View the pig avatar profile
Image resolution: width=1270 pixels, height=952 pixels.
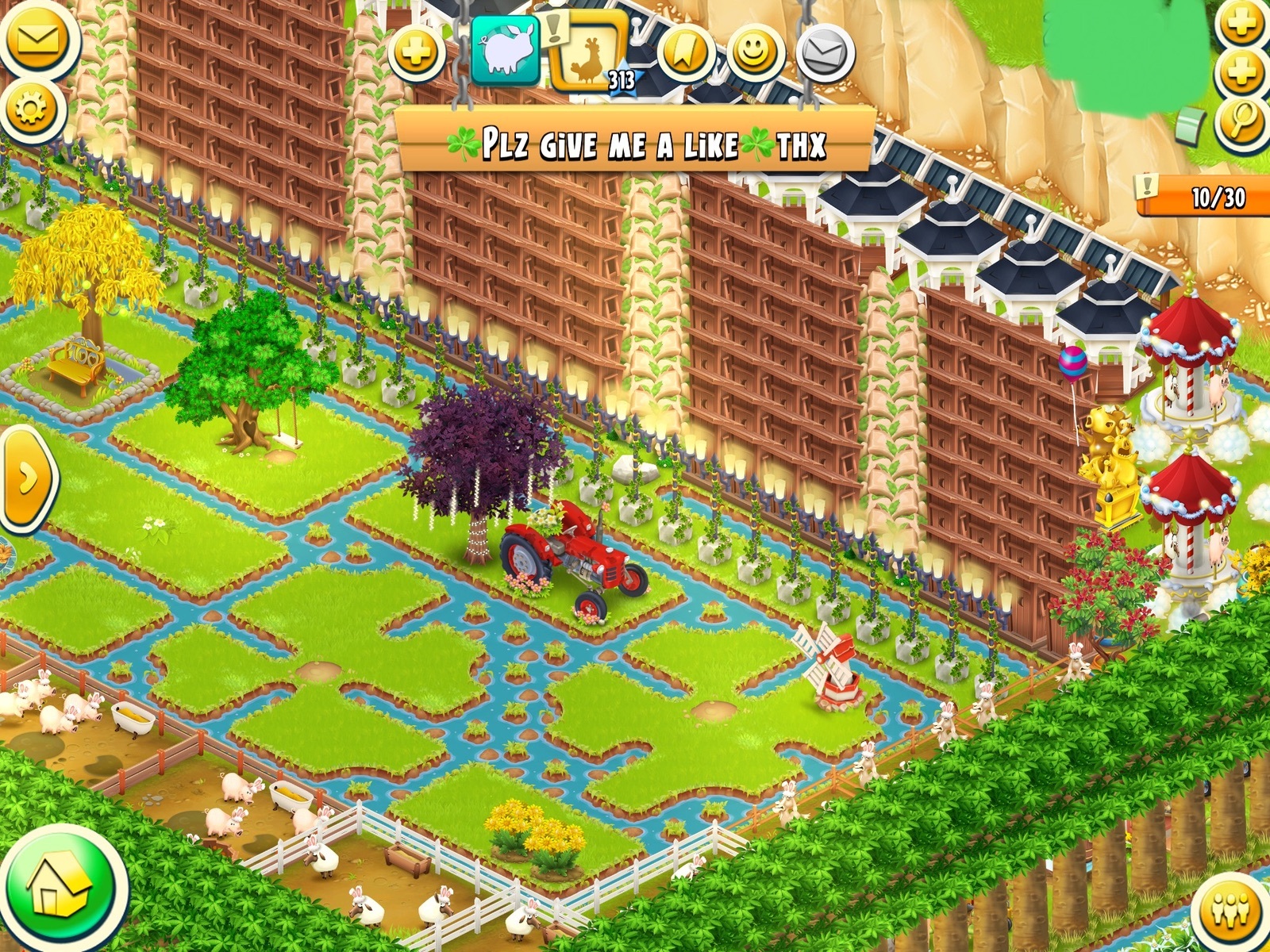click(506, 50)
